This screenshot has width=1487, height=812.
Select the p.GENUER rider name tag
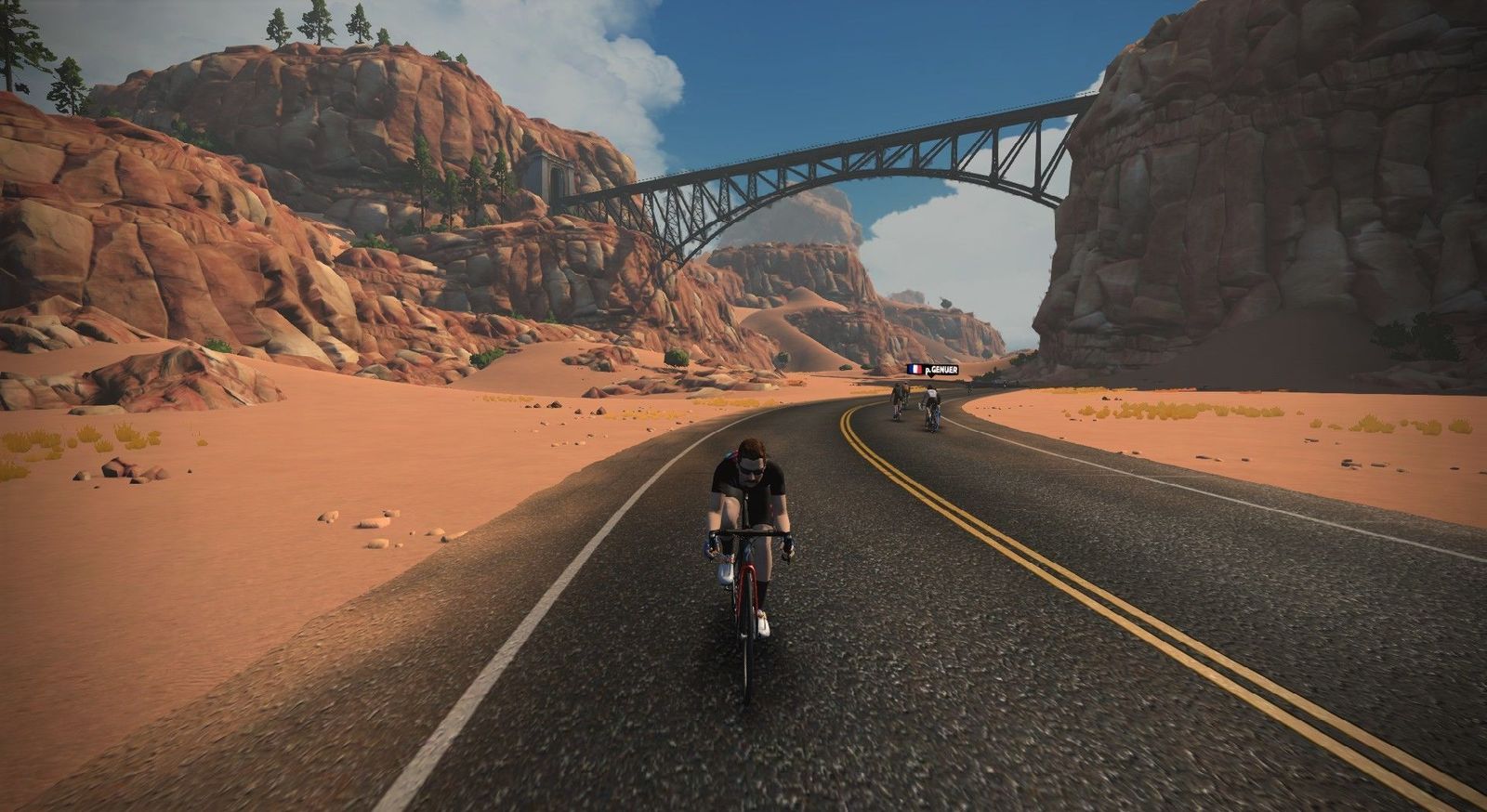[x=932, y=370]
